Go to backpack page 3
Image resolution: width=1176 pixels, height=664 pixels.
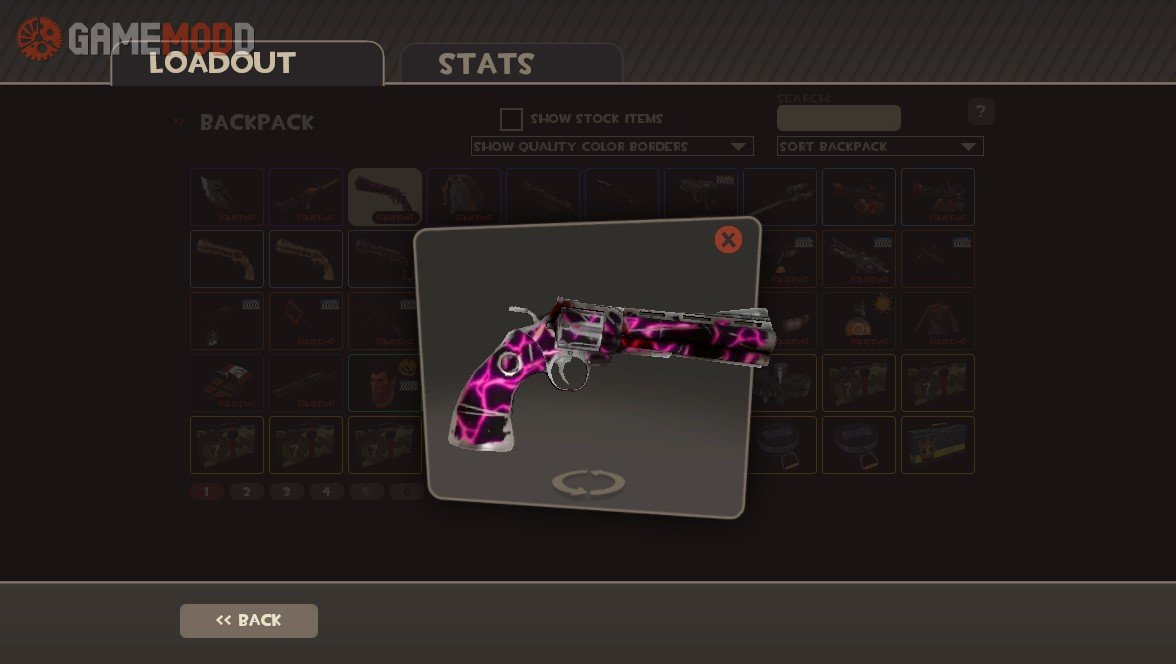[287, 492]
